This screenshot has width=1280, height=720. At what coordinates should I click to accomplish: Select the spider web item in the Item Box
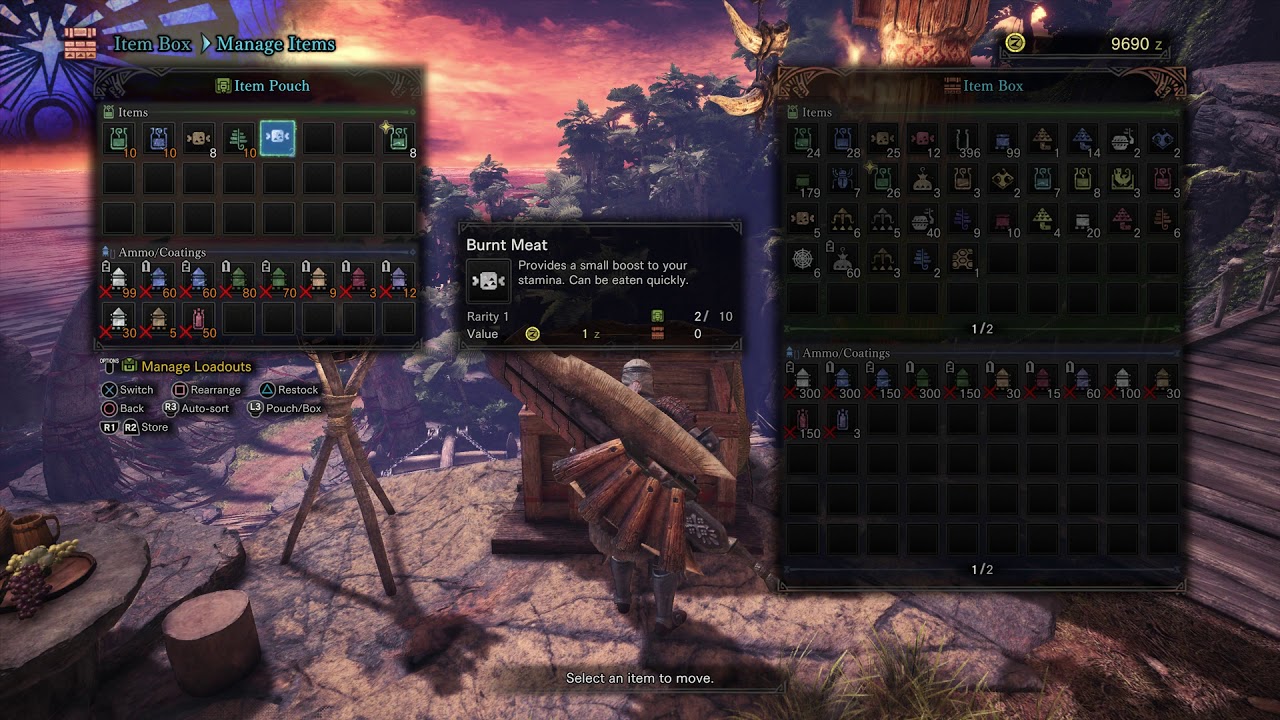point(802,259)
